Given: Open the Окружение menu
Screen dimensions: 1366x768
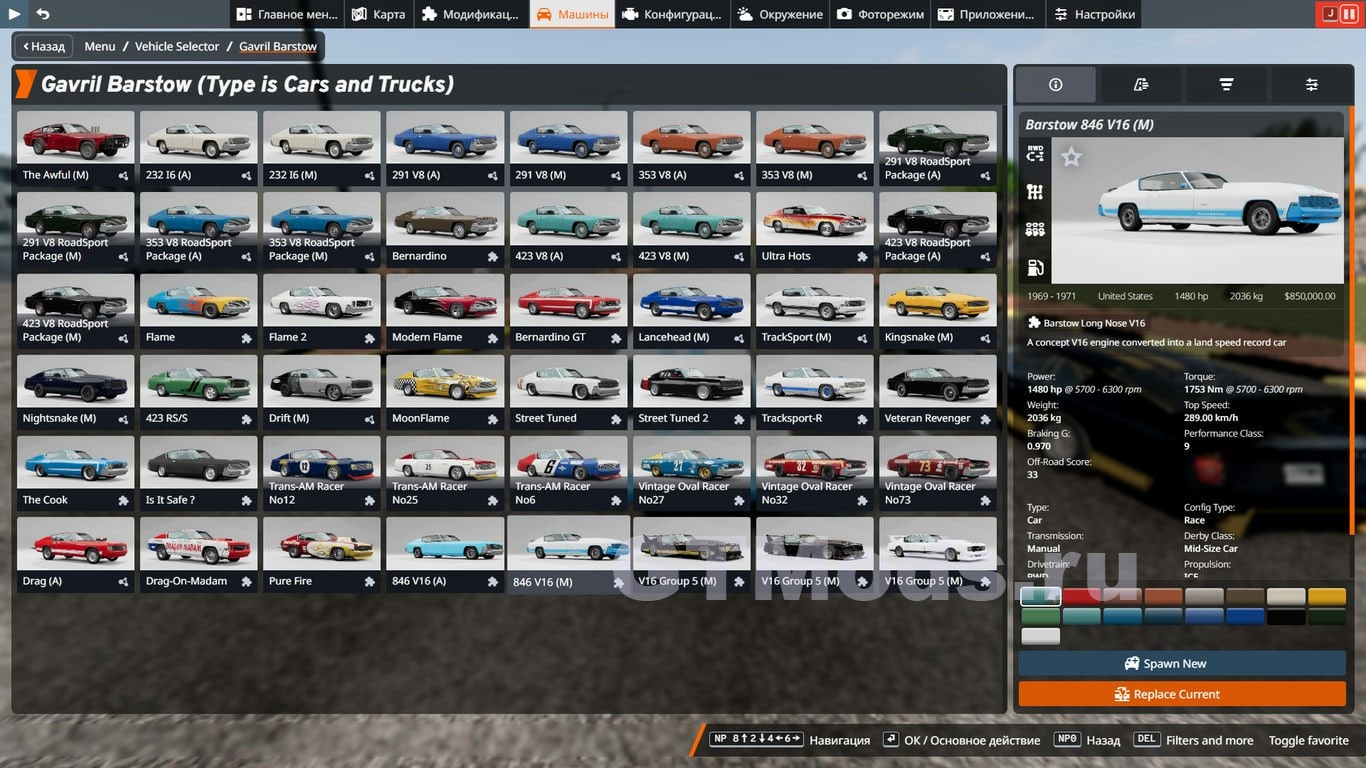Looking at the screenshot, I should pos(779,14).
